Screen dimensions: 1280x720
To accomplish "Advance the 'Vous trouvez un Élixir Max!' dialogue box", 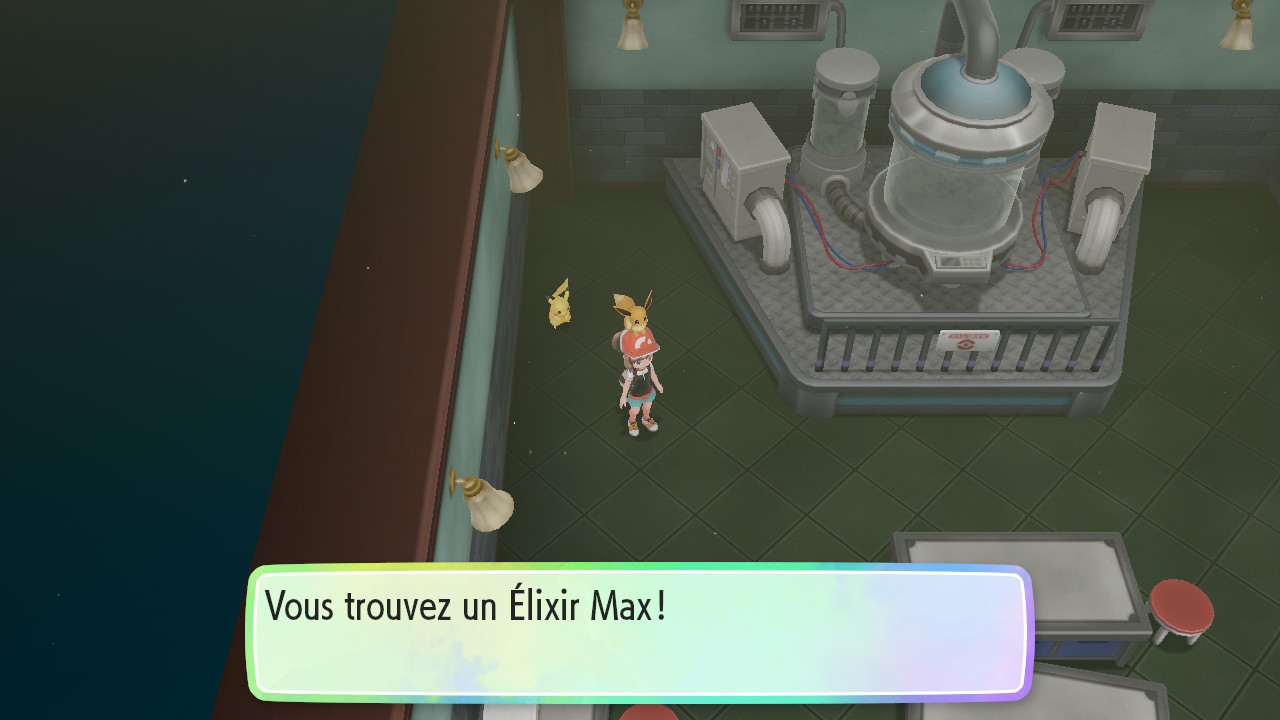I will (x=638, y=632).
